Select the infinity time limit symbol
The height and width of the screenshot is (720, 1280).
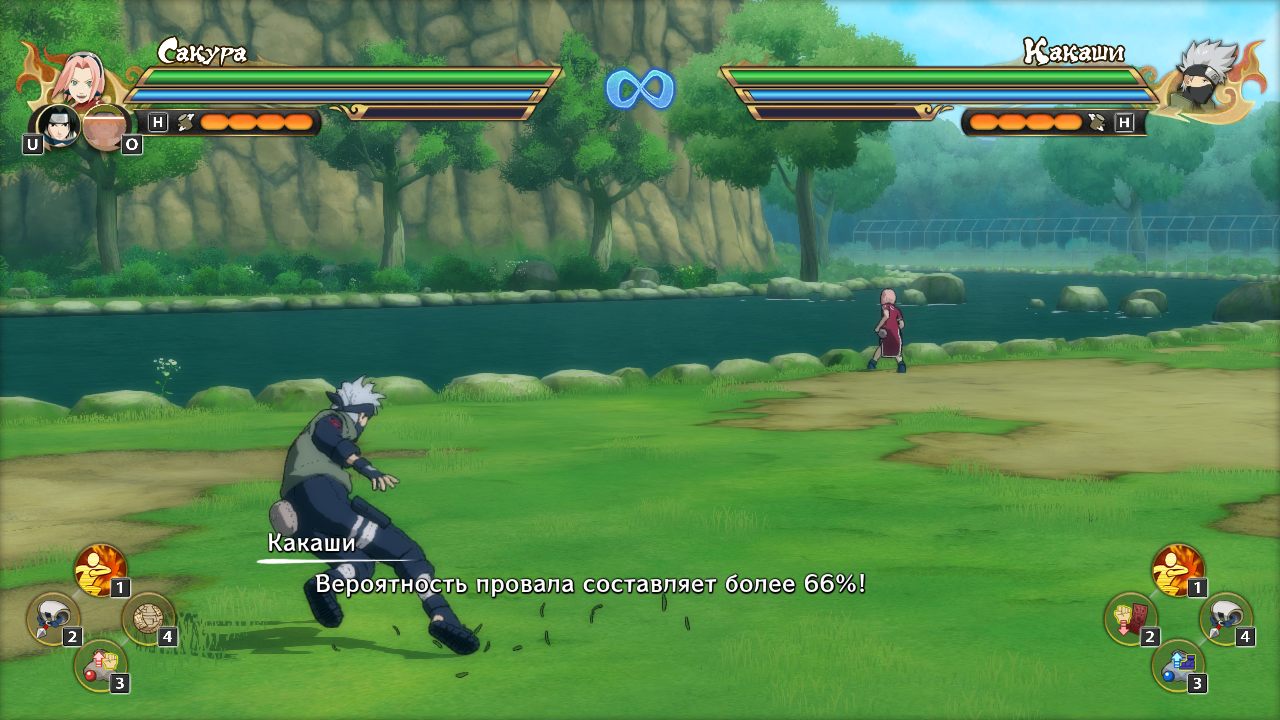pyautogui.click(x=638, y=87)
